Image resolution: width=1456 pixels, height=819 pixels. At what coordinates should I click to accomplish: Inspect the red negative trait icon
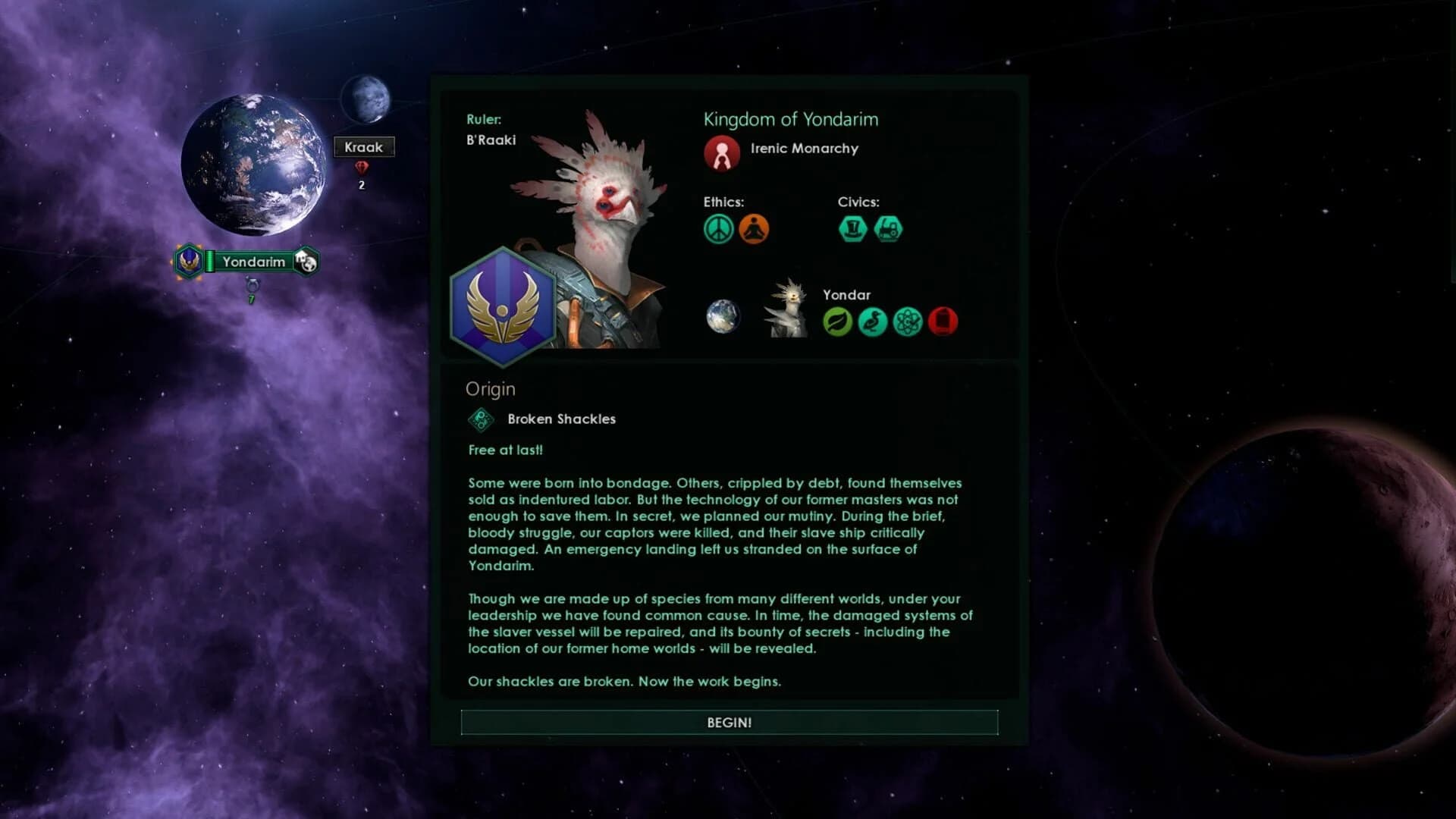coord(943,321)
